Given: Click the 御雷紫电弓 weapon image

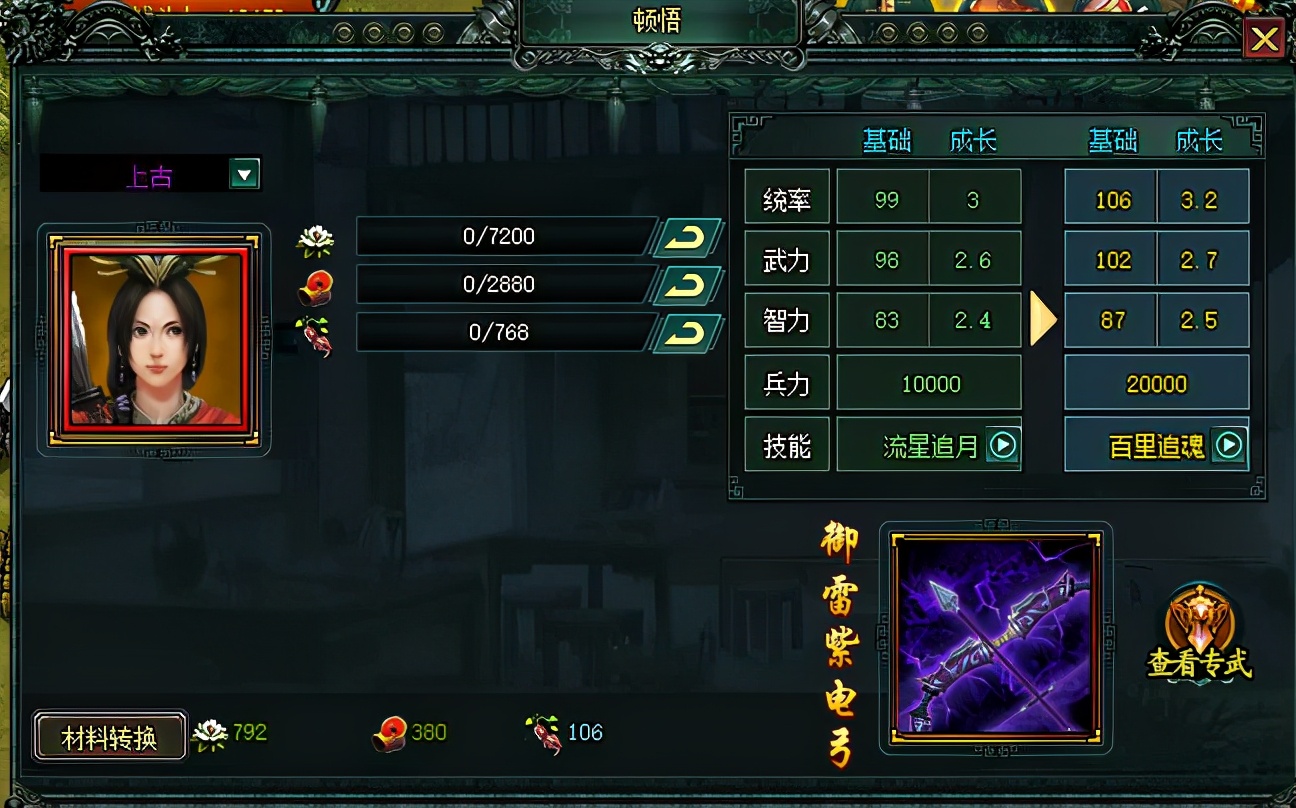Looking at the screenshot, I should 993,639.
